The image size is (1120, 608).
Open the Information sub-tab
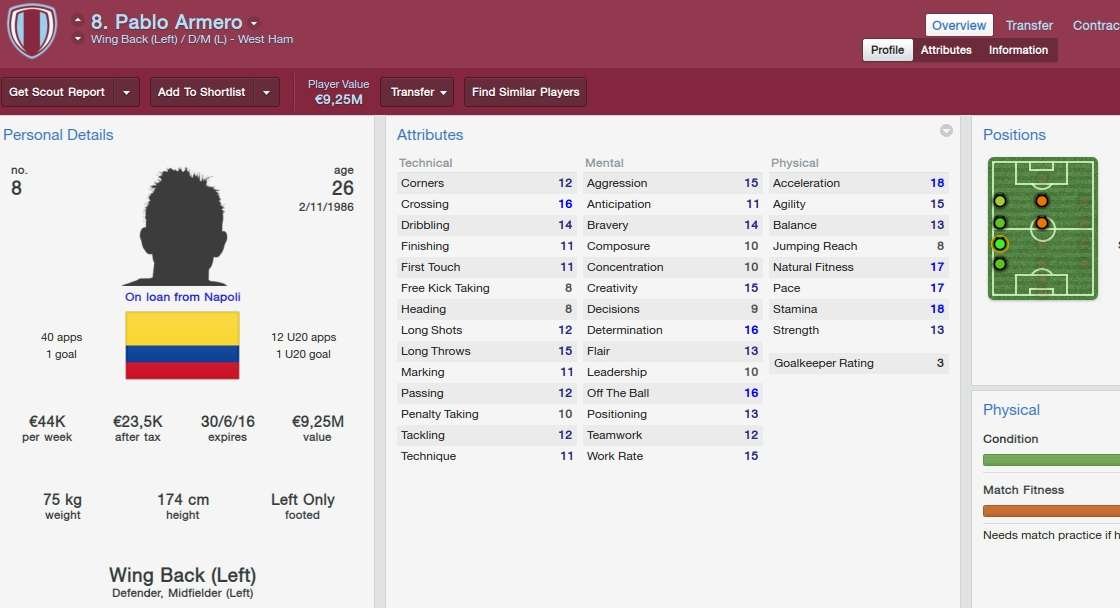pyautogui.click(x=1018, y=50)
